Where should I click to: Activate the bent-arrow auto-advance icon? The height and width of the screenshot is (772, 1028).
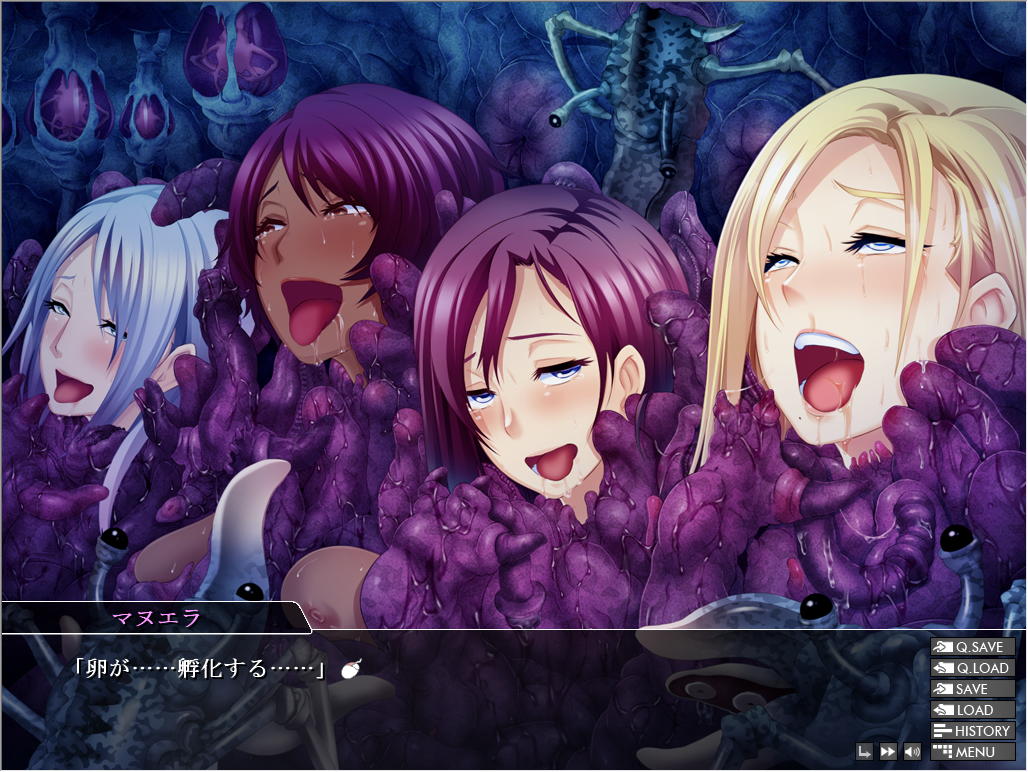tap(864, 752)
